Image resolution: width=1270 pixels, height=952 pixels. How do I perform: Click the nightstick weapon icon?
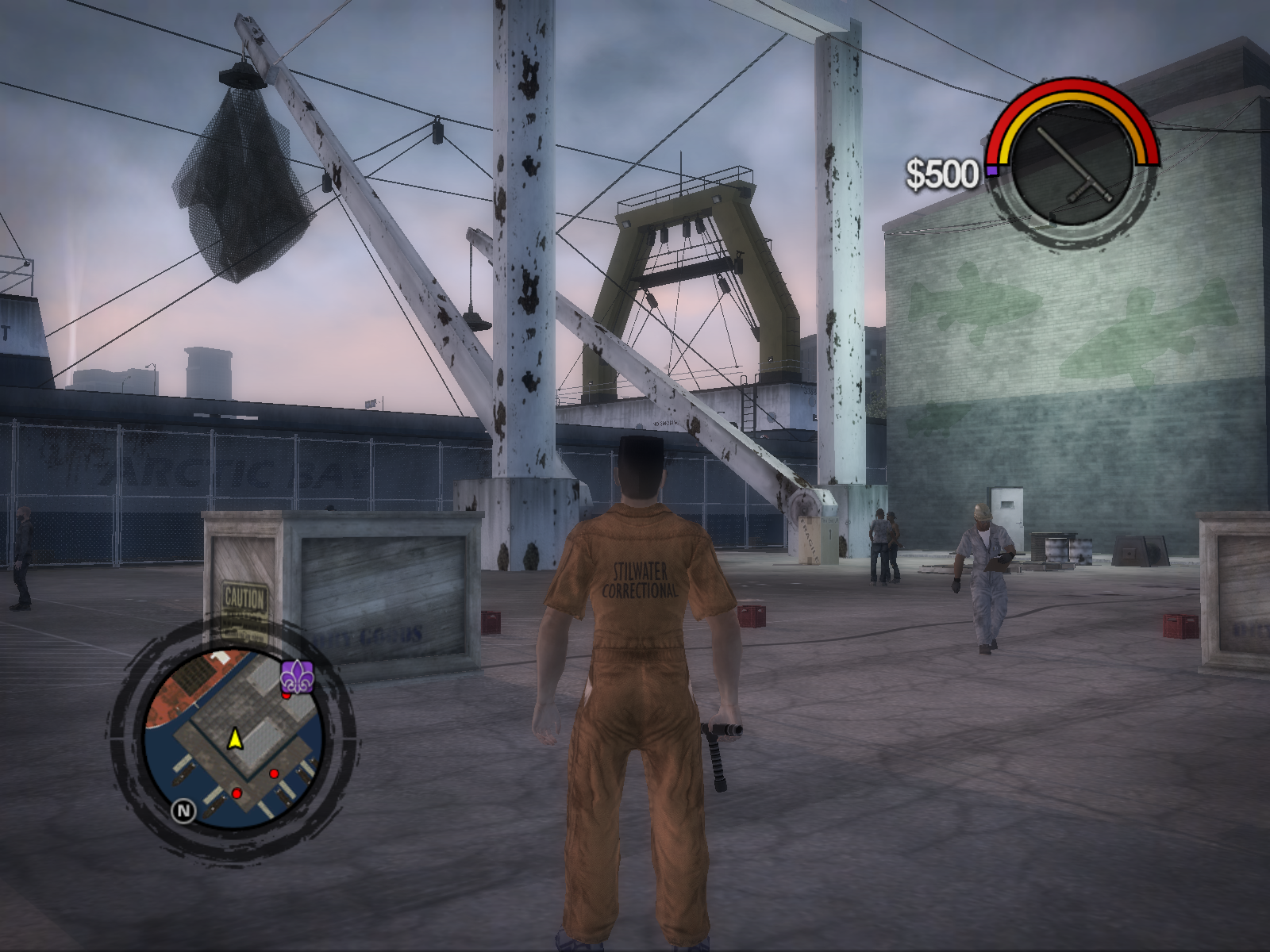tap(1074, 168)
